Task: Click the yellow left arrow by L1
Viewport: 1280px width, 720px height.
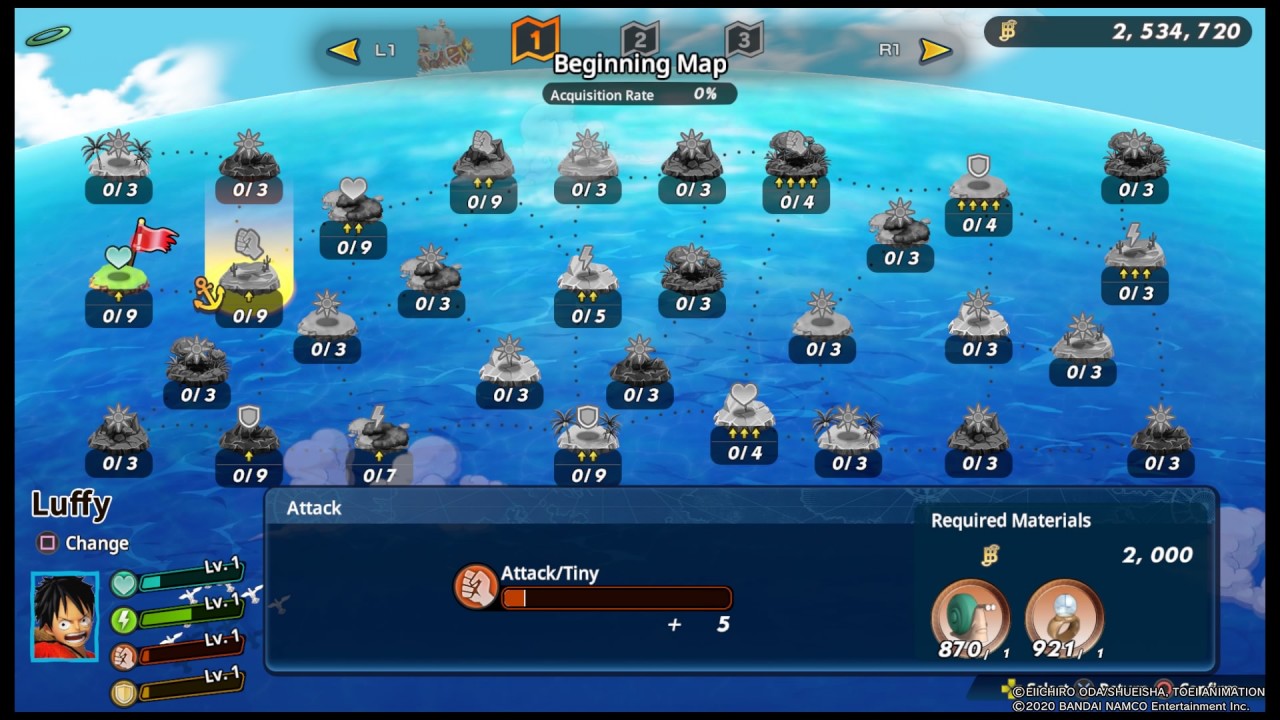Action: pyautogui.click(x=343, y=50)
